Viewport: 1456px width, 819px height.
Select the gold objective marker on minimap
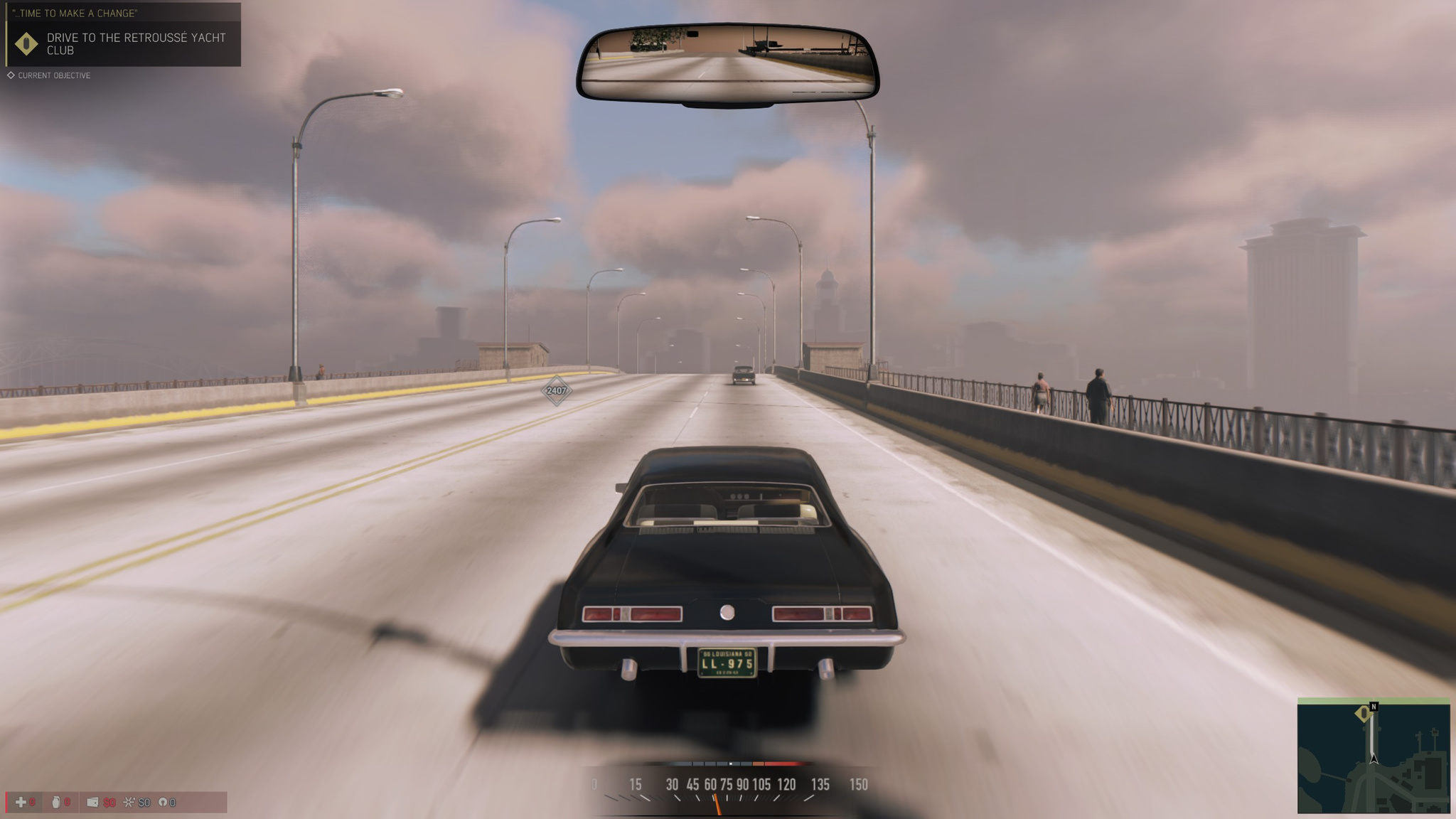1363,713
